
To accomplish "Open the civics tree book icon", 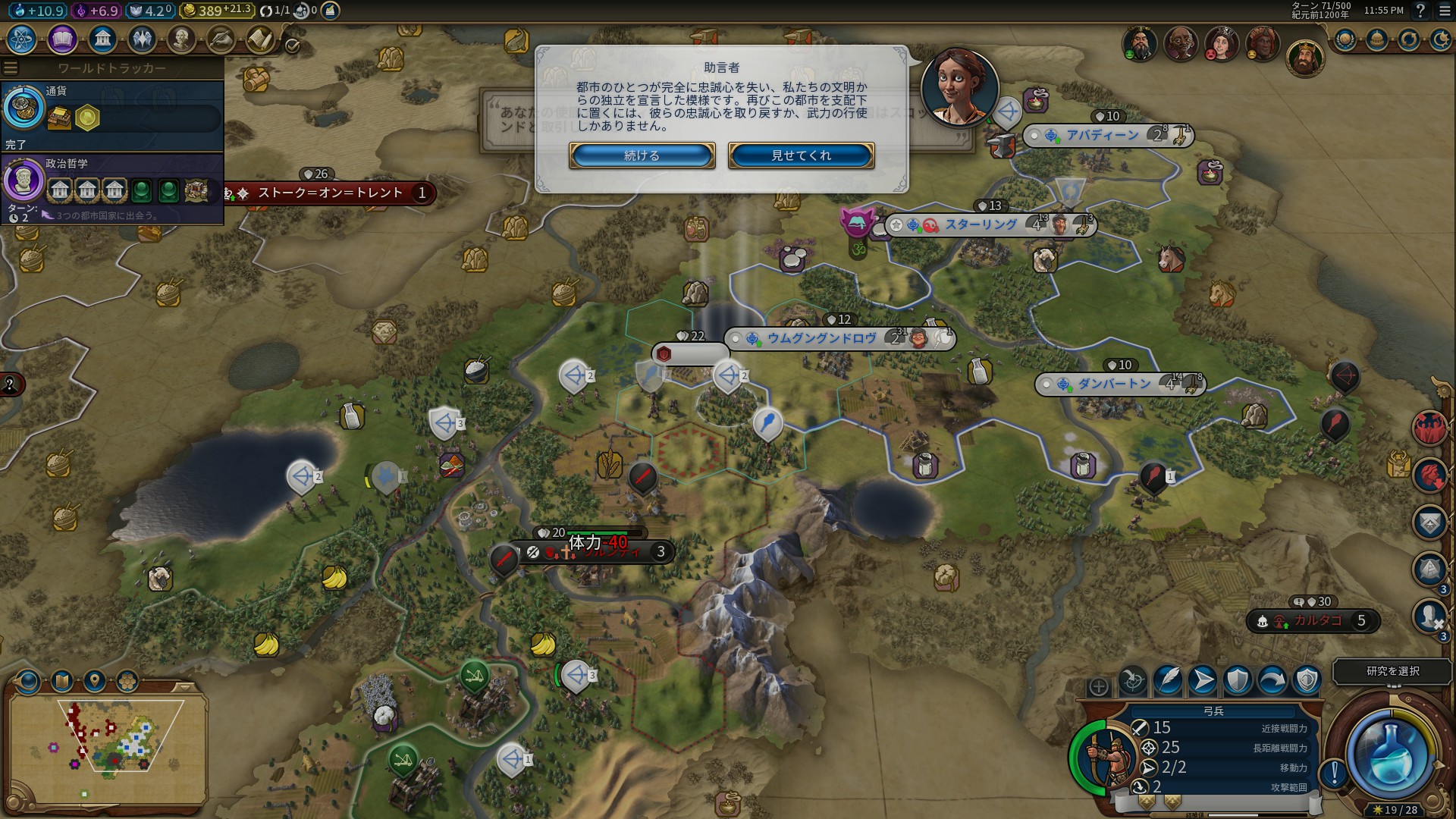I will tap(62, 39).
